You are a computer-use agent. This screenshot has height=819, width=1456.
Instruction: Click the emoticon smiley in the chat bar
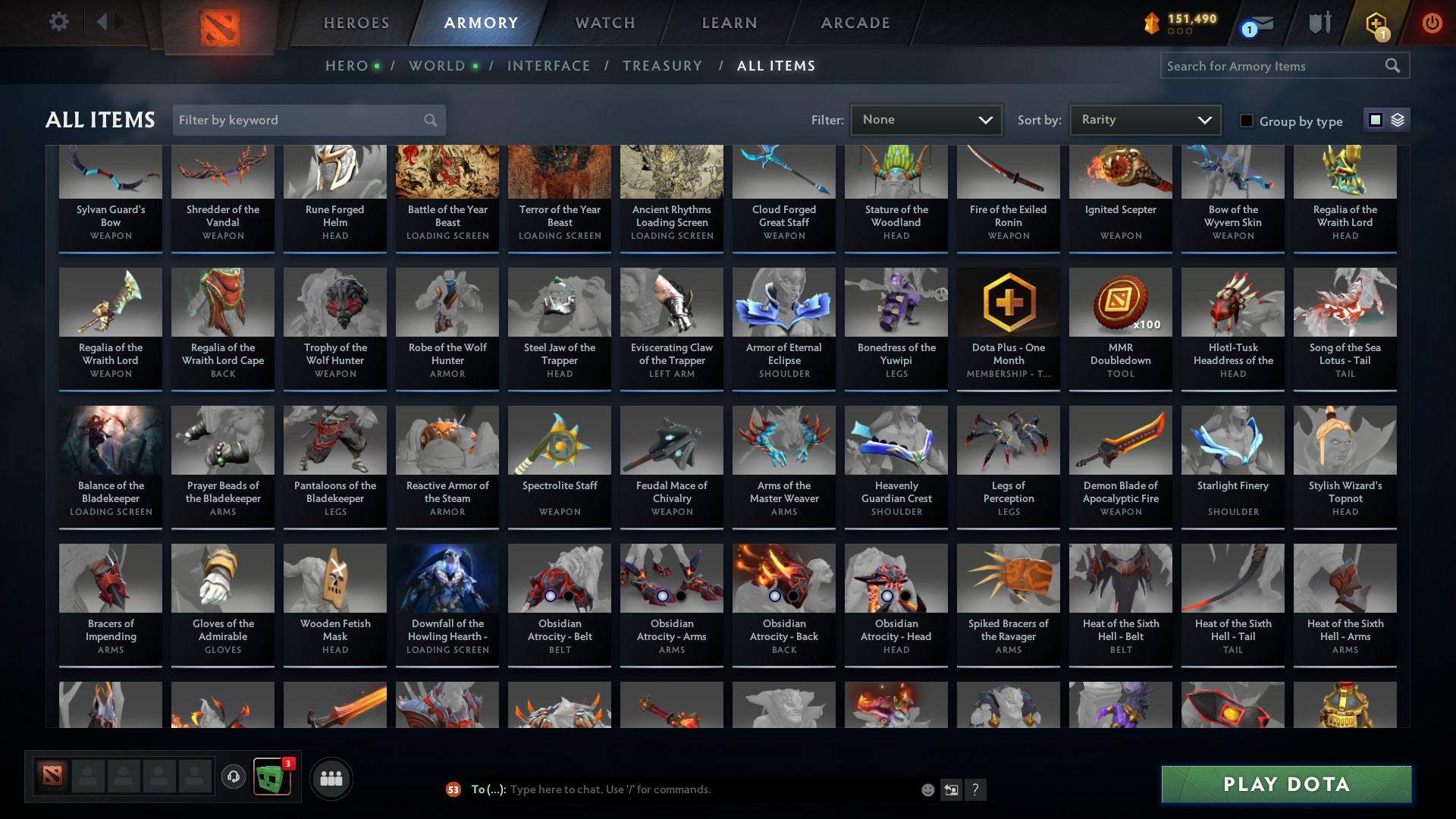(927, 789)
